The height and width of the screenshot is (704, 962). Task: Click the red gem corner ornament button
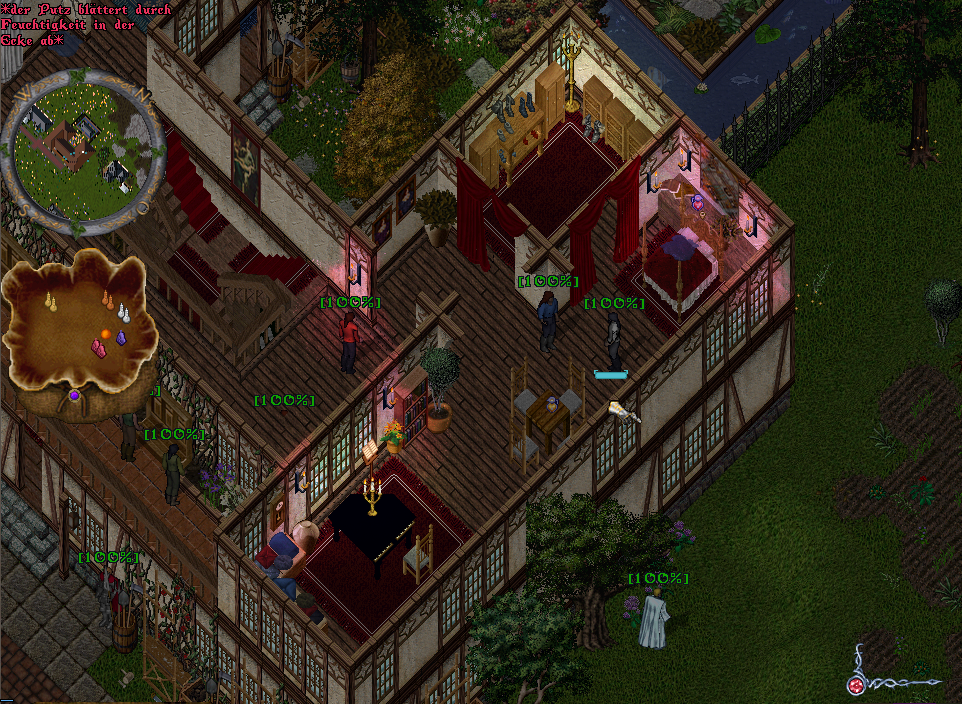tap(856, 685)
